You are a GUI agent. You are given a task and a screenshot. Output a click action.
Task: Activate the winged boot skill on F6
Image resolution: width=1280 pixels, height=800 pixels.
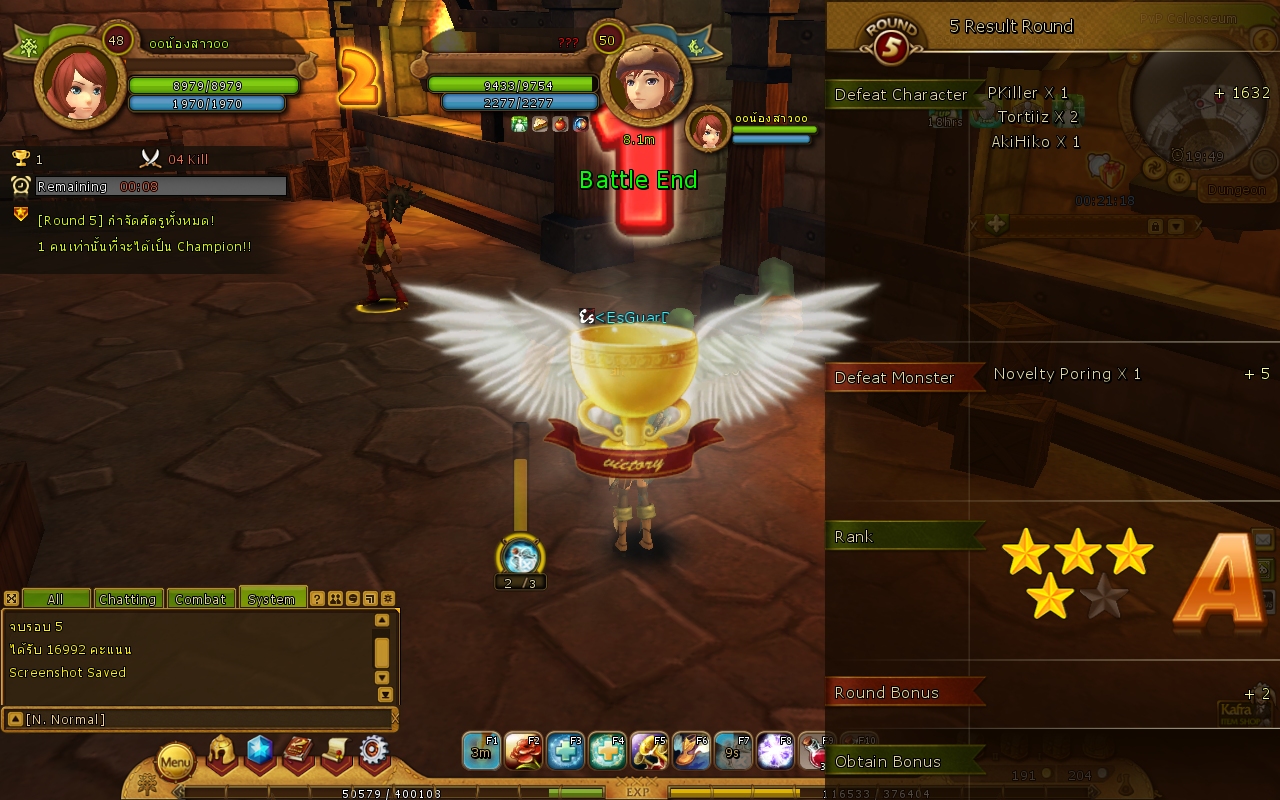pos(691,751)
